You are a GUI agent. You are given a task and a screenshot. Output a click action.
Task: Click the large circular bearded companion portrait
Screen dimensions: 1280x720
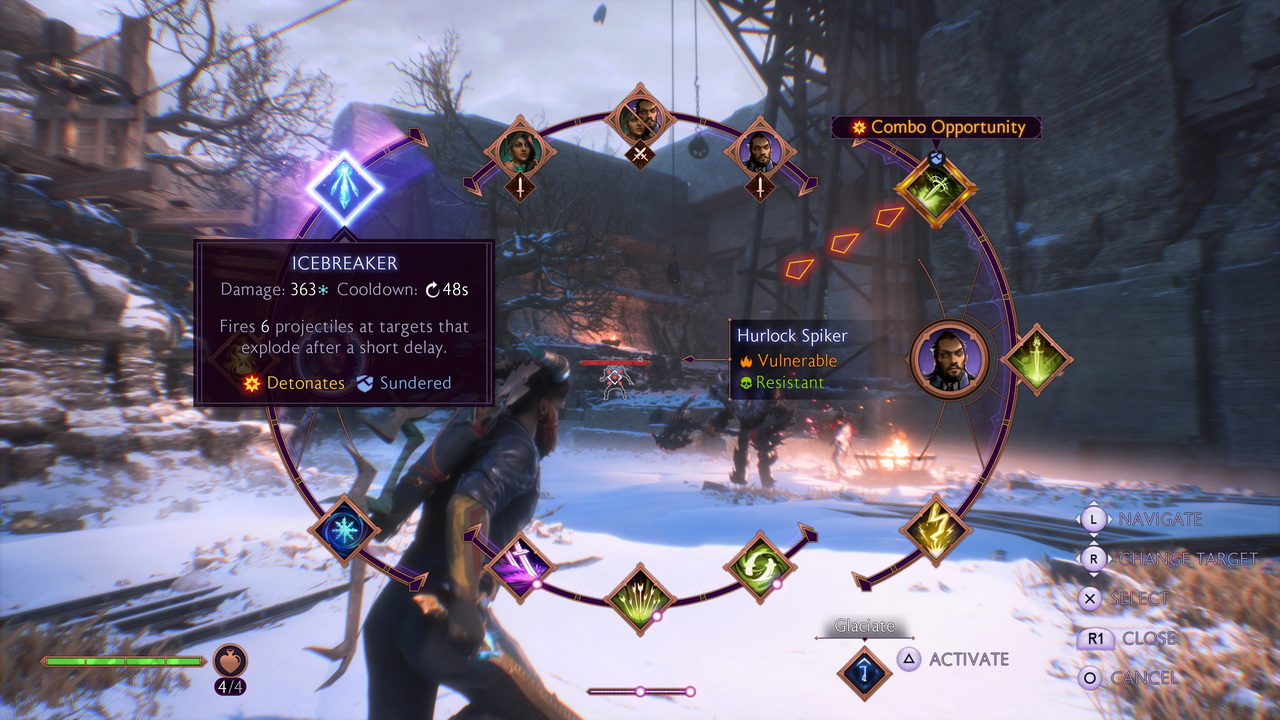[949, 359]
